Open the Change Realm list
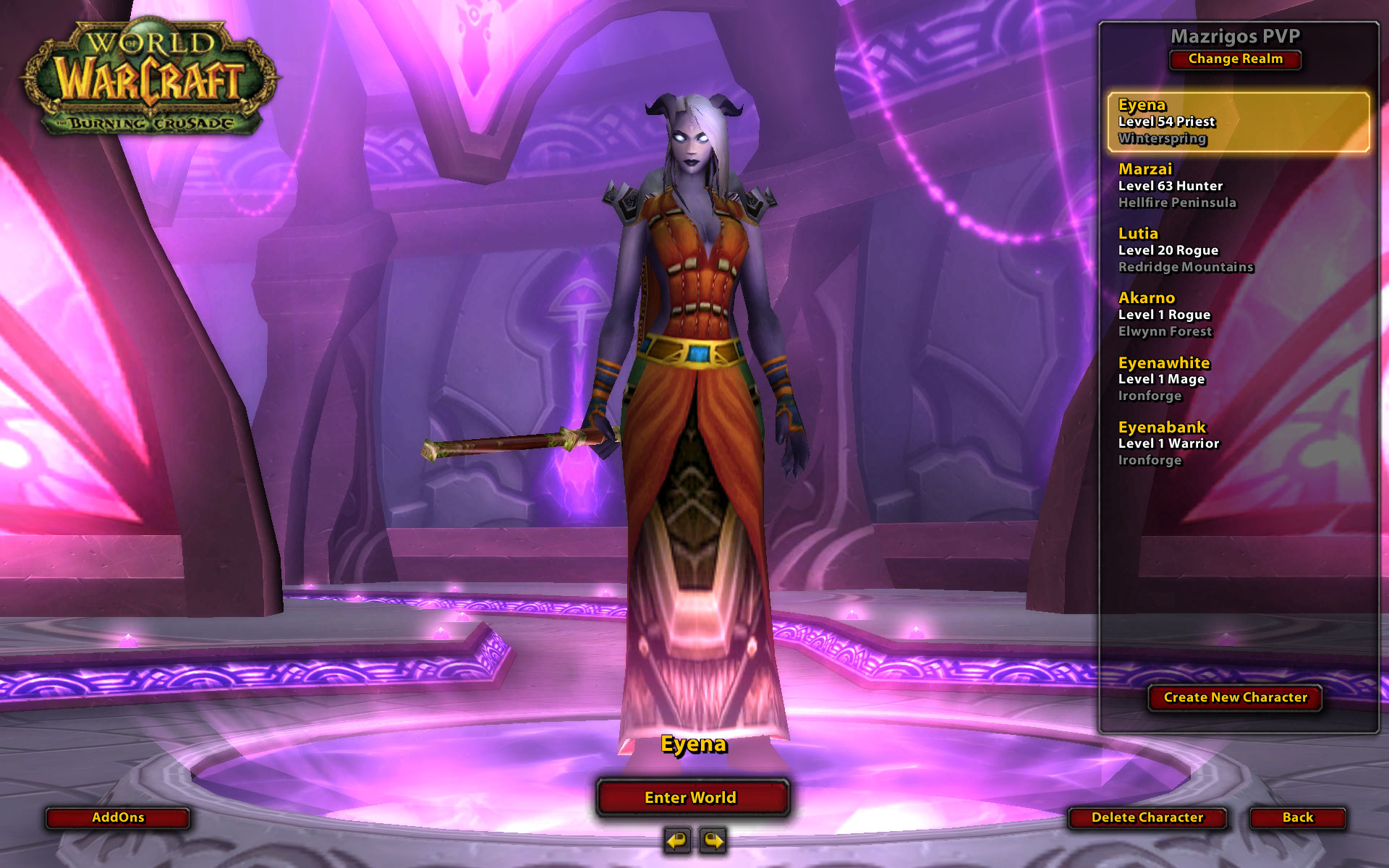 pos(1235,59)
